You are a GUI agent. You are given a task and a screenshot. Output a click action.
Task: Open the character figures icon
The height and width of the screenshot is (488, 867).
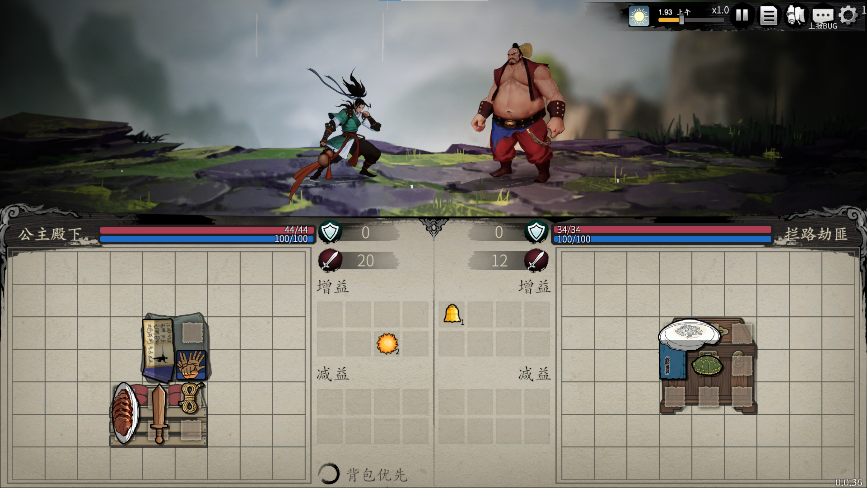(796, 15)
